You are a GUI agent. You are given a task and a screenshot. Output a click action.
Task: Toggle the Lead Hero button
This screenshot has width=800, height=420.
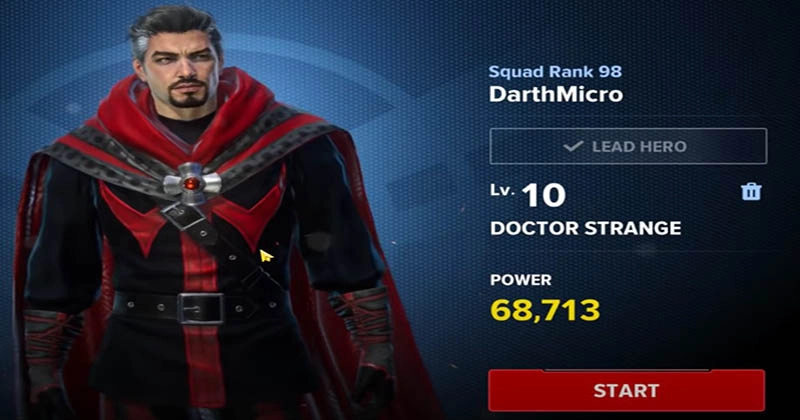(627, 146)
